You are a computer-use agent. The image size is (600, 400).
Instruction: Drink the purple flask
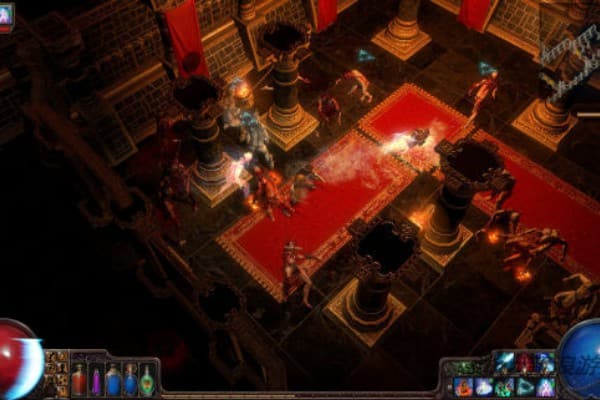[96, 381]
